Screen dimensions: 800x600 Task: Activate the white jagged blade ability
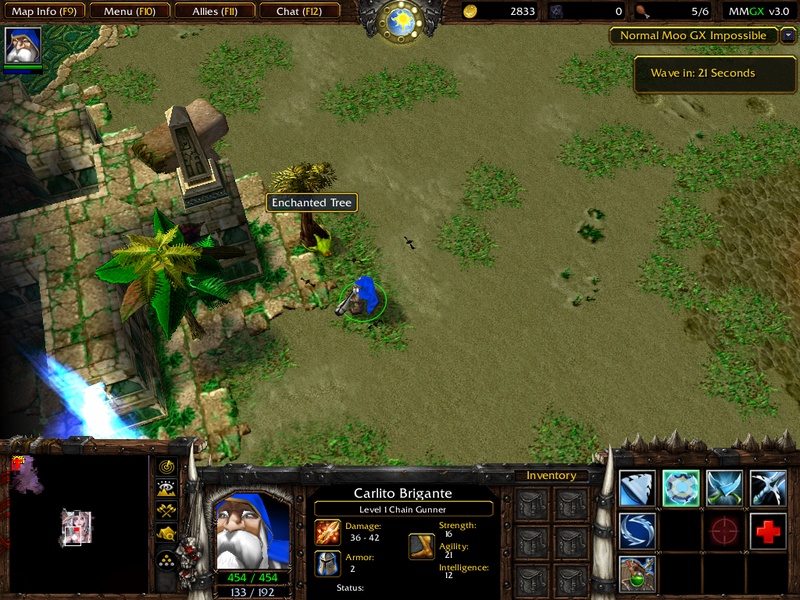tap(637, 487)
